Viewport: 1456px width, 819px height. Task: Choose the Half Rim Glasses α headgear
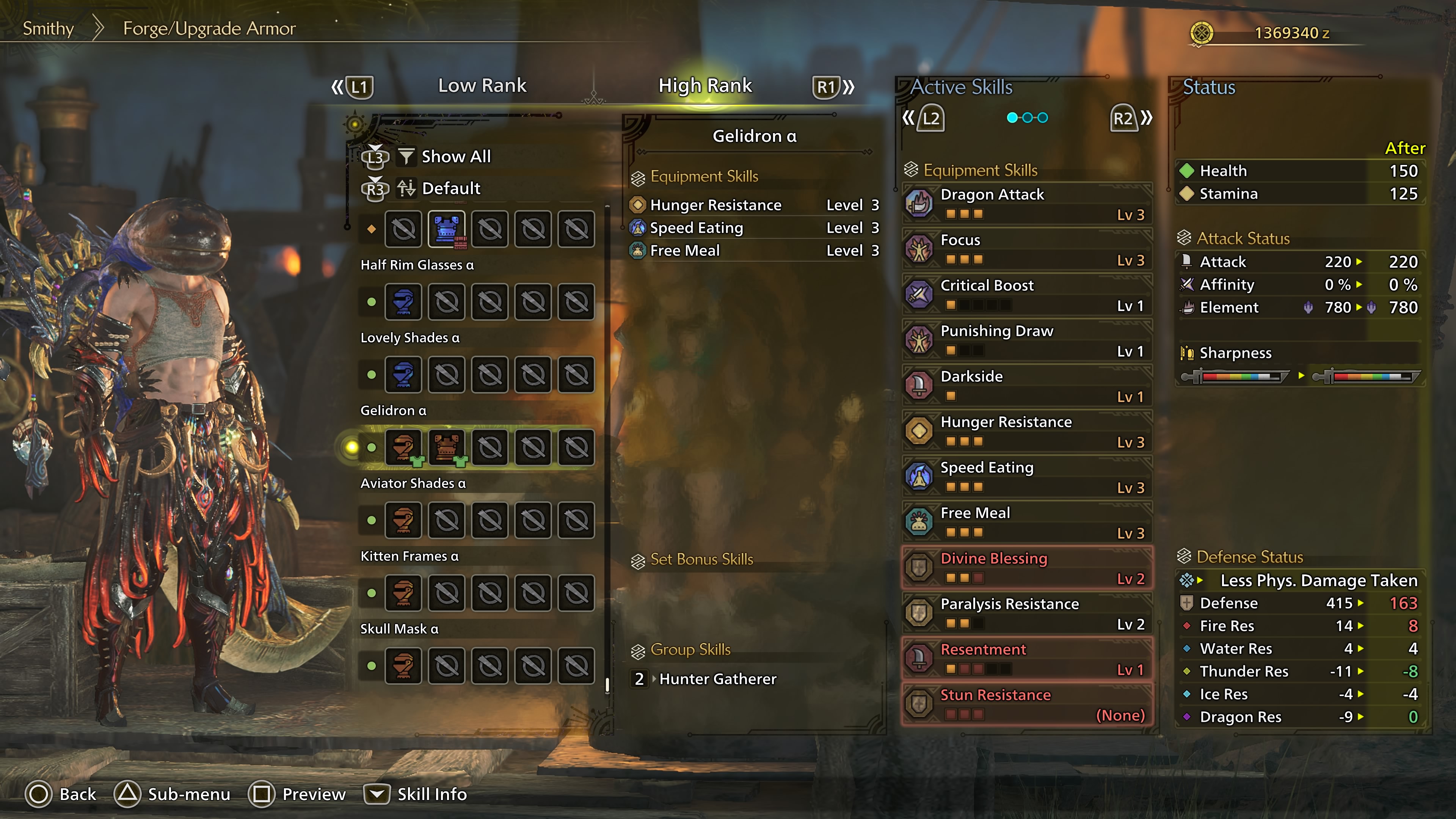(x=403, y=302)
